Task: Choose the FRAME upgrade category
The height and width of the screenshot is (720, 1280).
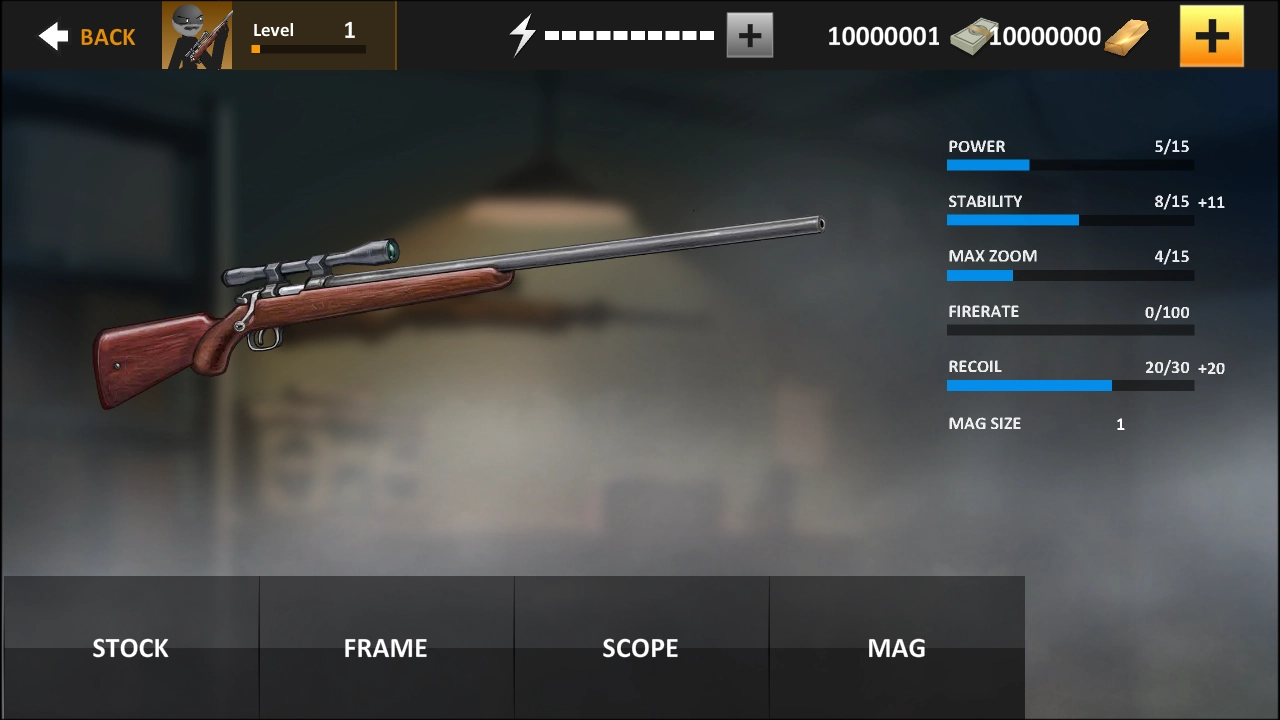Action: click(386, 647)
